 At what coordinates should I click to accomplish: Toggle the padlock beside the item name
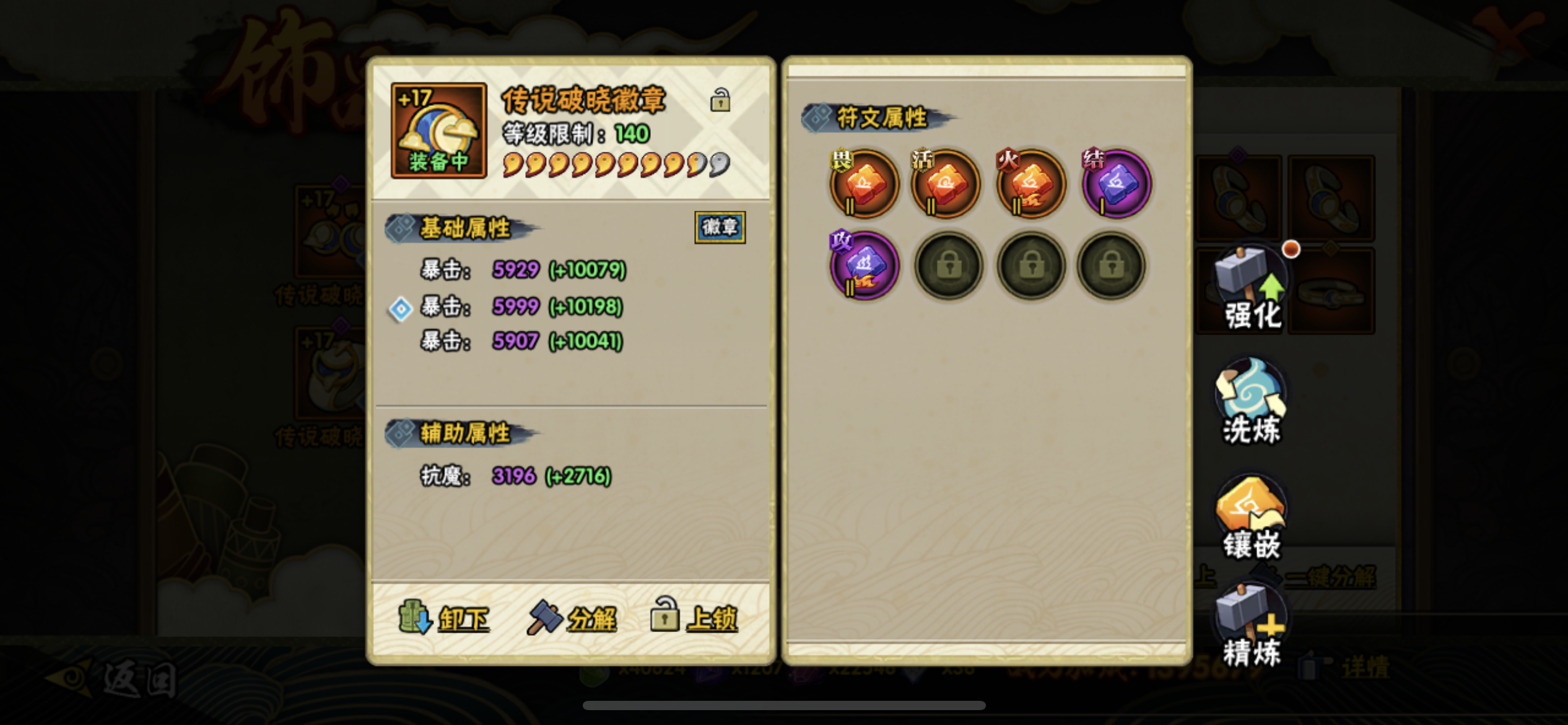click(720, 100)
